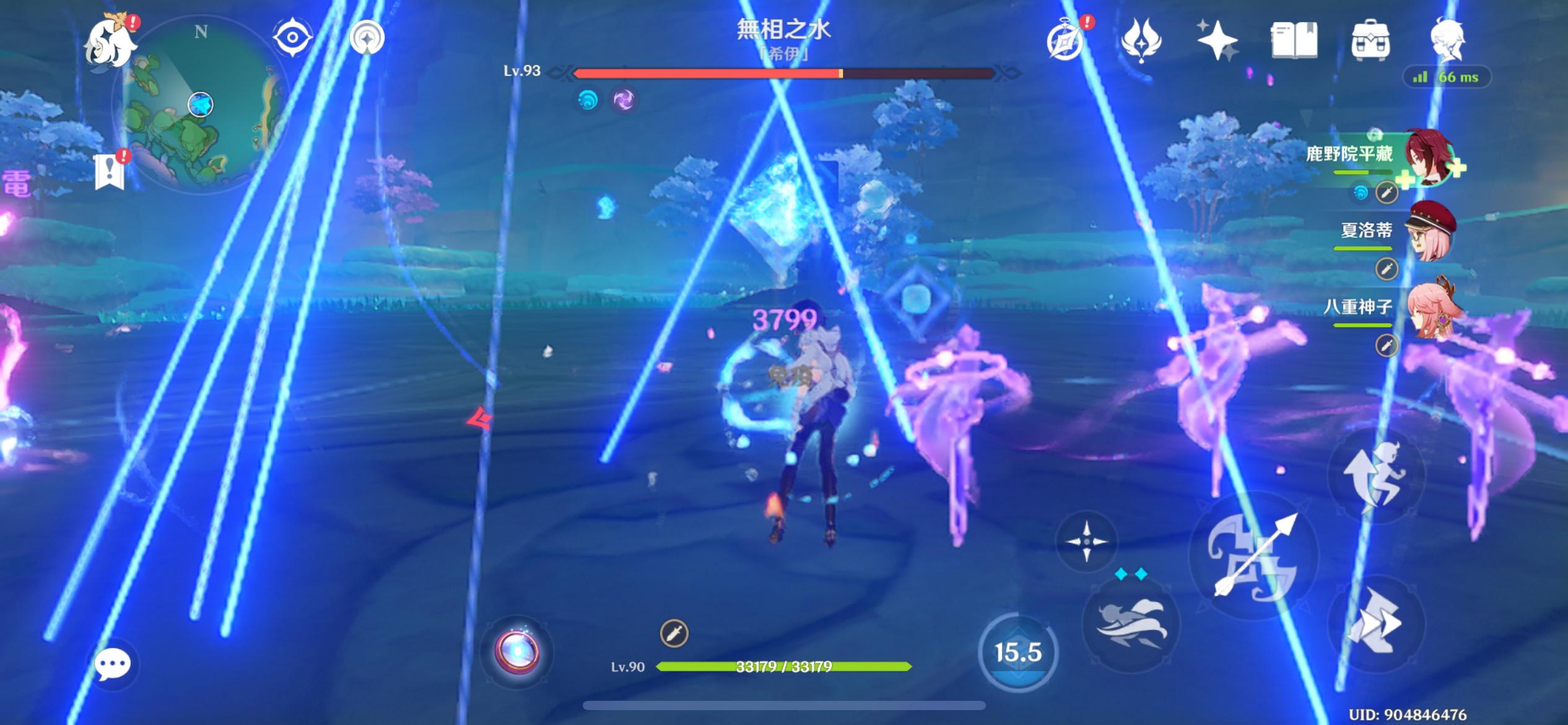
Task: Use the elemental skill button
Action: (1131, 623)
